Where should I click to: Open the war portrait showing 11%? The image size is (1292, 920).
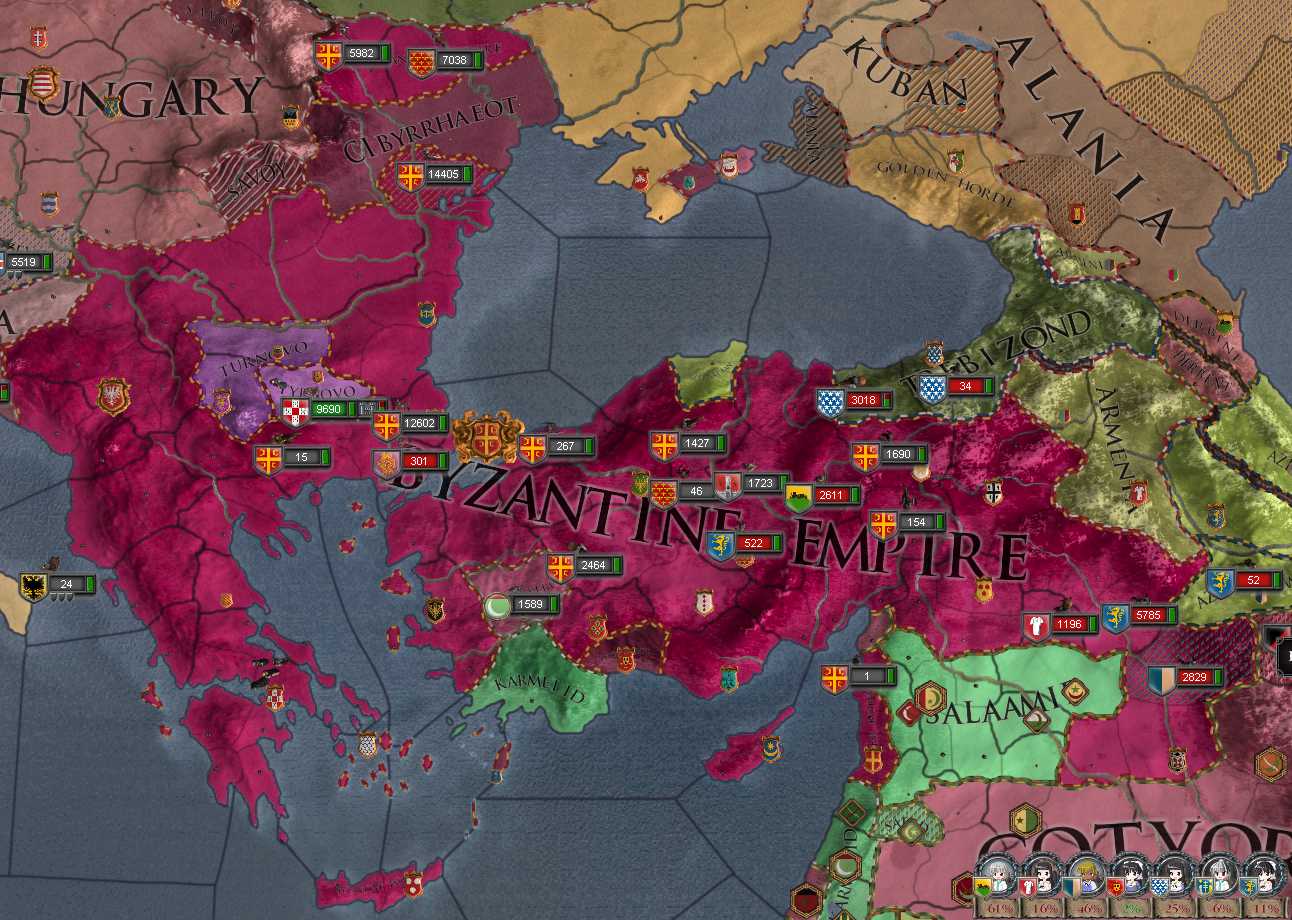[1261, 880]
